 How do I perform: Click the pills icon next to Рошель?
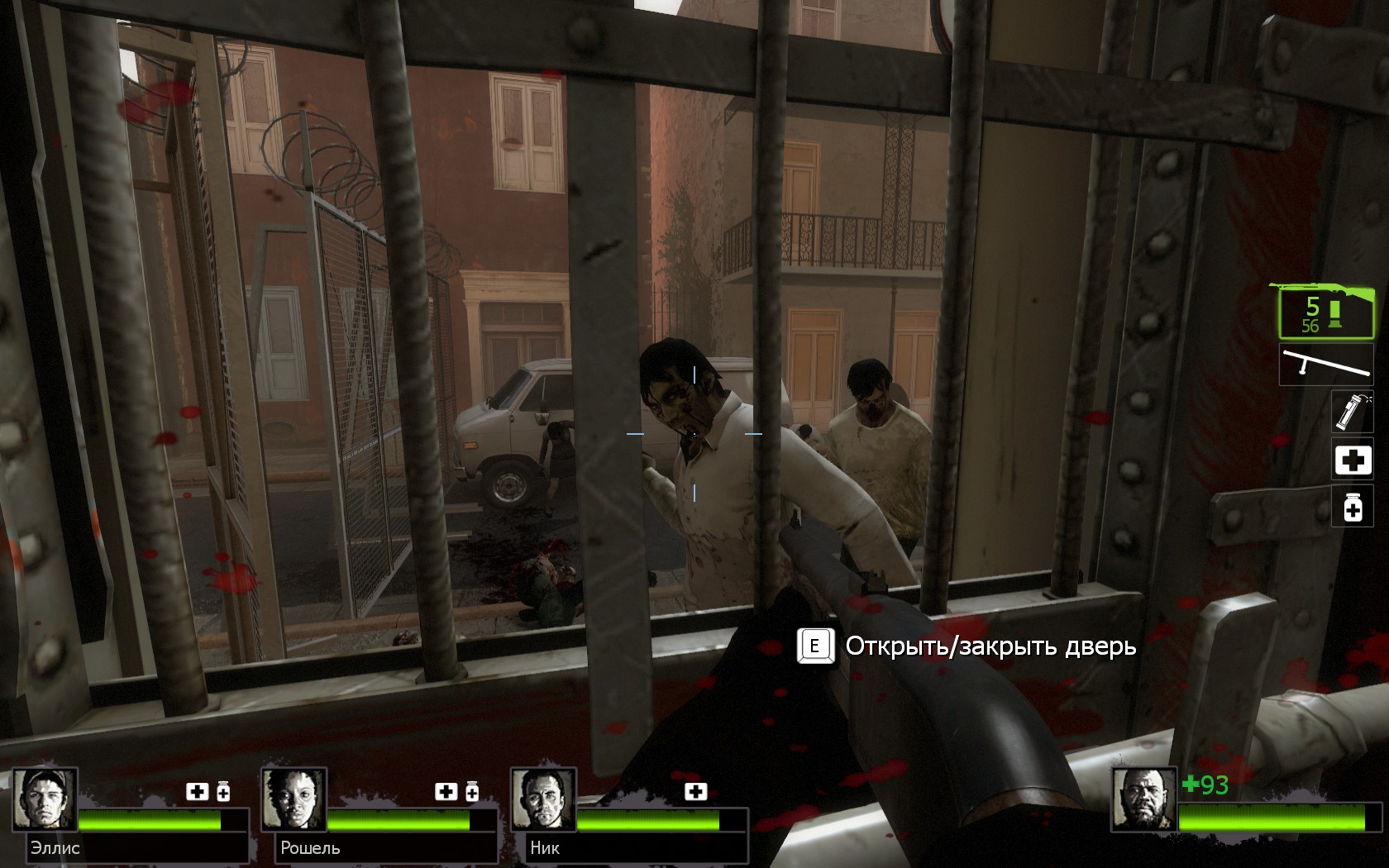pyautogui.click(x=473, y=791)
